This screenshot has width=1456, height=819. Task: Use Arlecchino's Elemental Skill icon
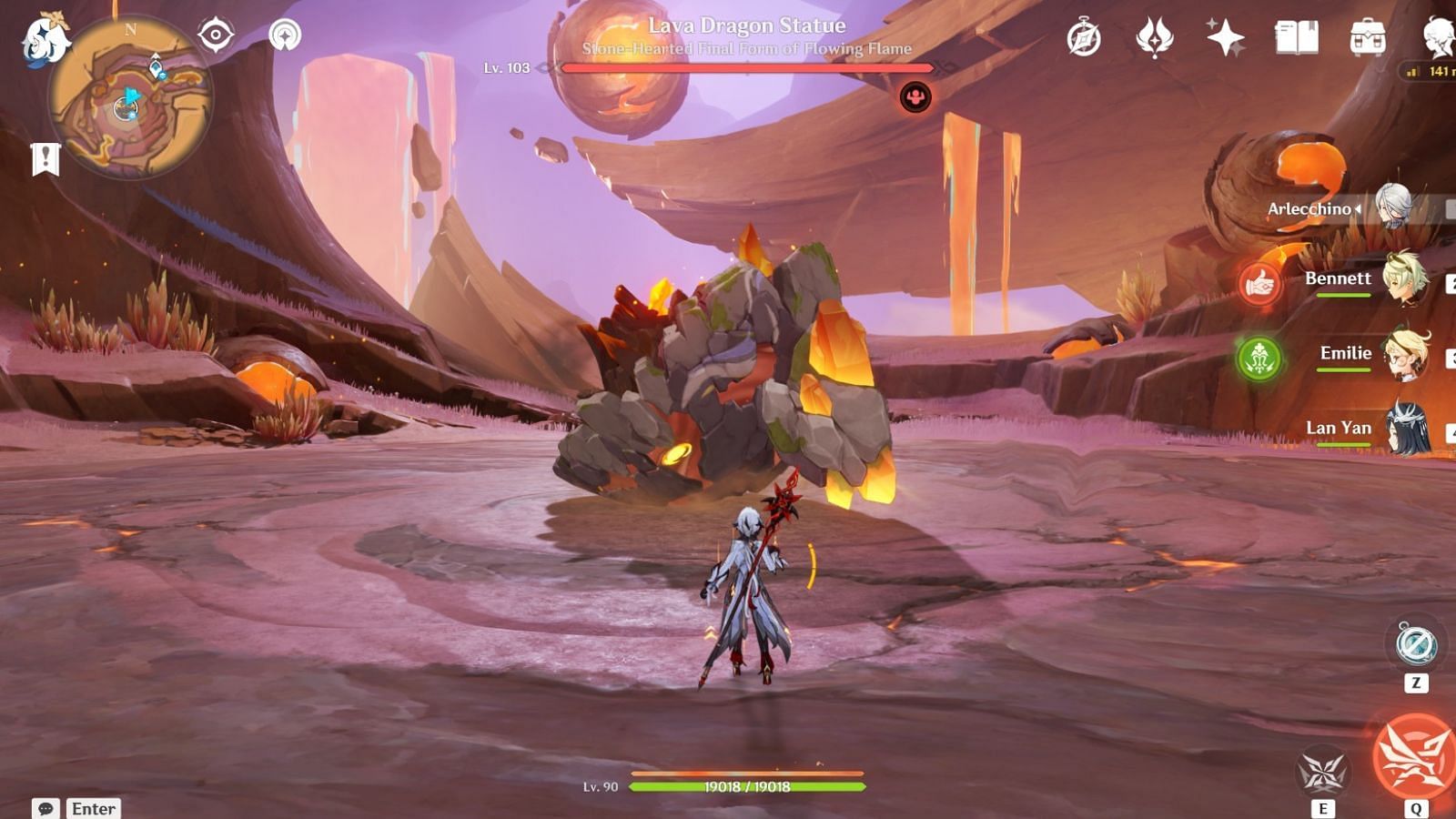coord(1322,773)
